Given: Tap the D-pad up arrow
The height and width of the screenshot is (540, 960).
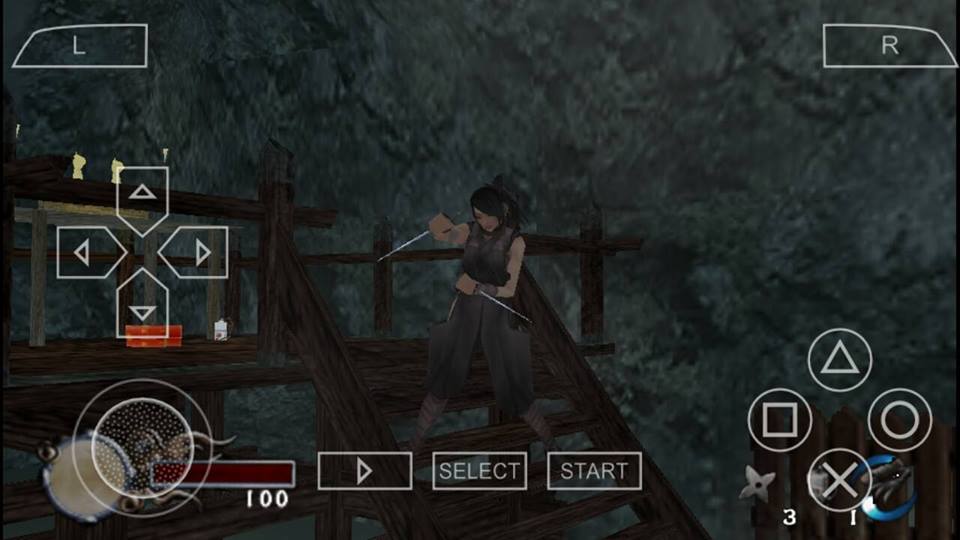Looking at the screenshot, I should pos(143,195).
